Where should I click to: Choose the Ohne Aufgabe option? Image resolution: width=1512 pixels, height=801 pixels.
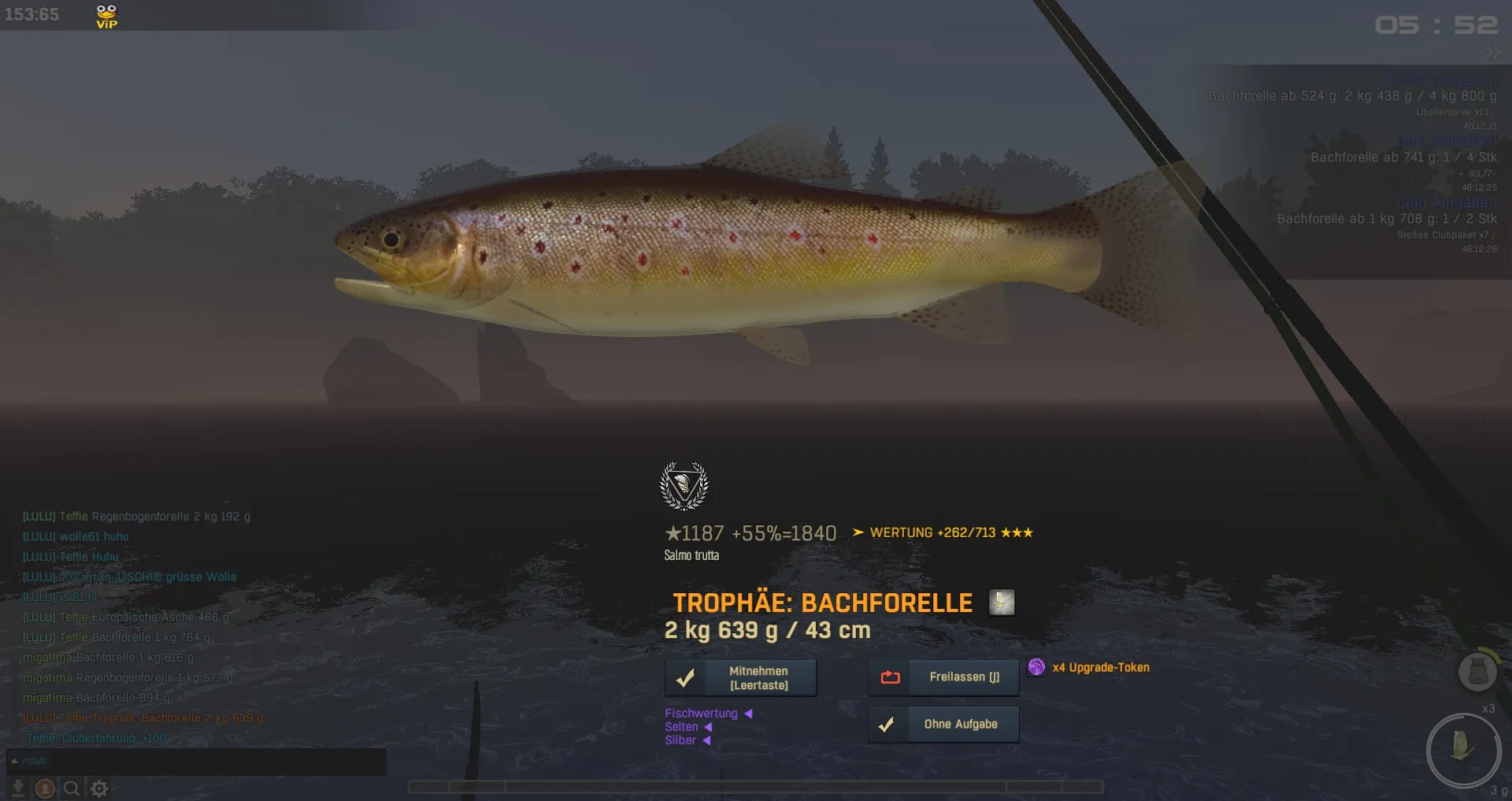(943, 725)
